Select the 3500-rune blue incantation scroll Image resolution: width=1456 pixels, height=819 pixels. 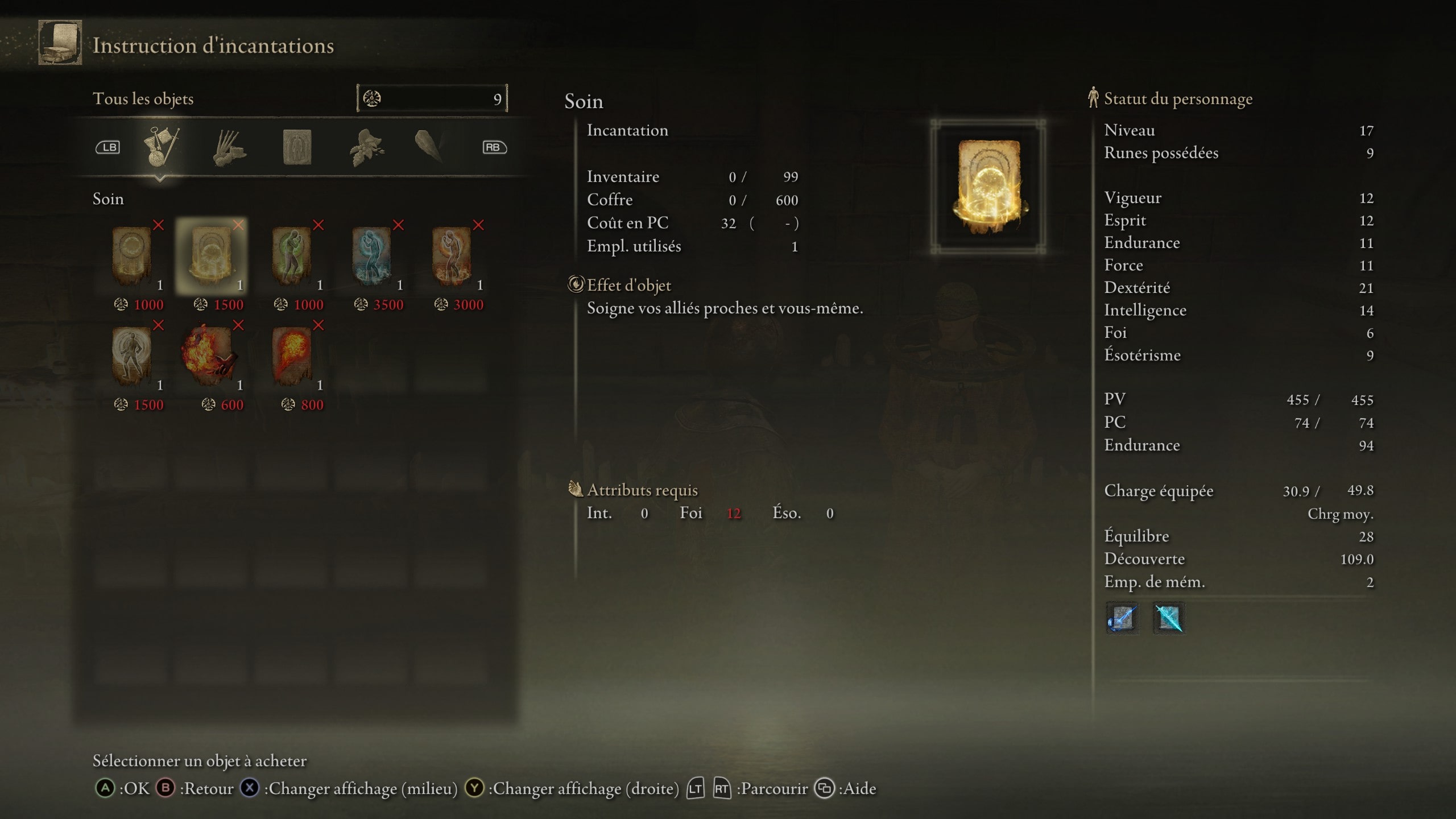(x=375, y=256)
